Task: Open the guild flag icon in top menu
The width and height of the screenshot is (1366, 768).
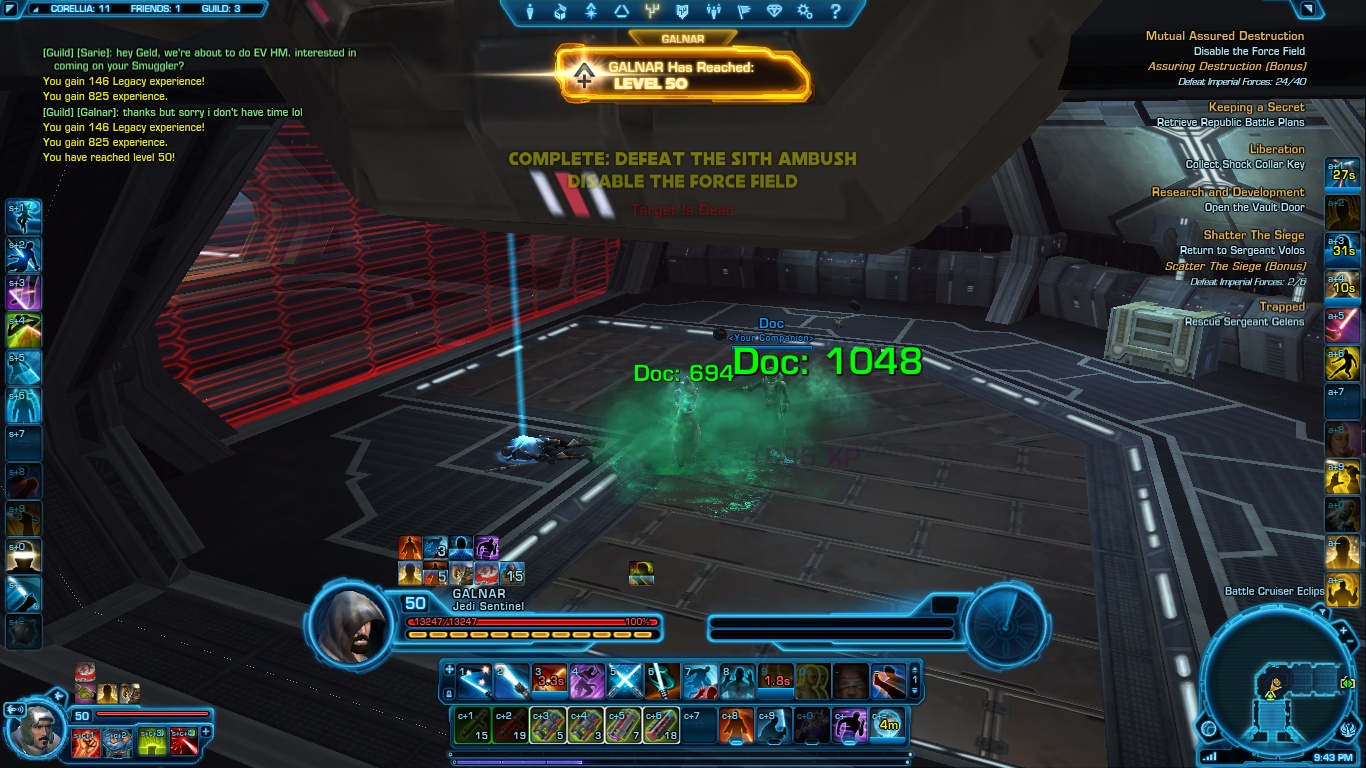Action: pyautogui.click(x=745, y=13)
